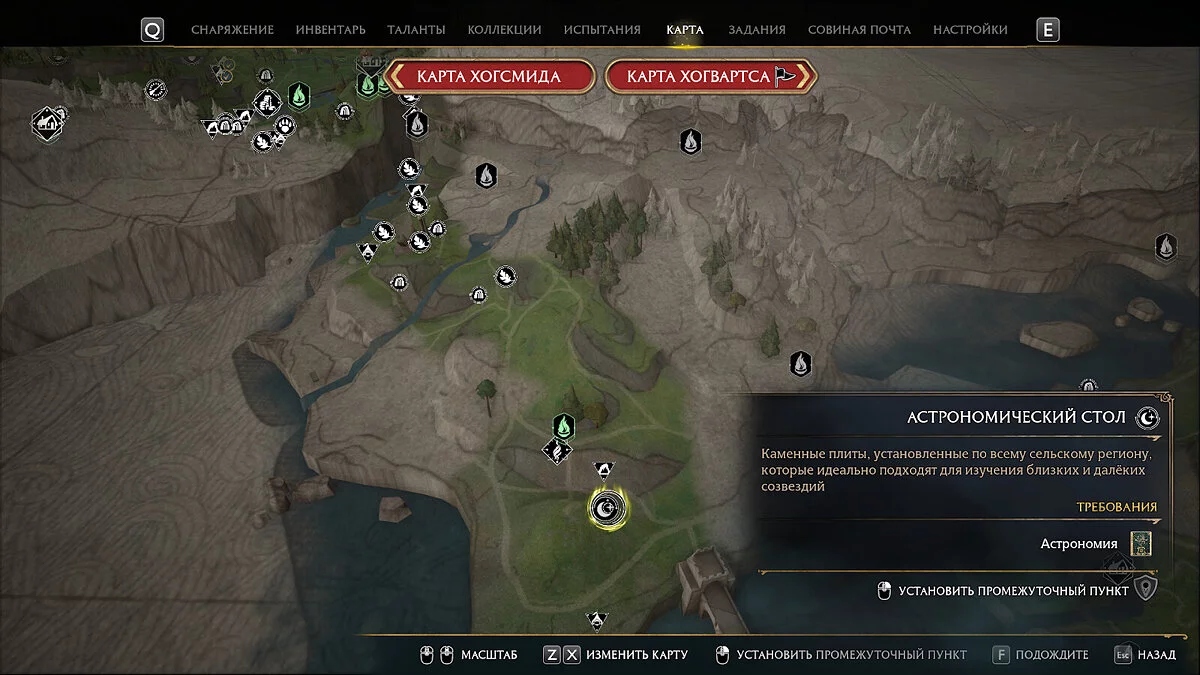The width and height of the screenshot is (1200, 675).
Task: Open Карта Хогсмида map
Action: click(489, 76)
